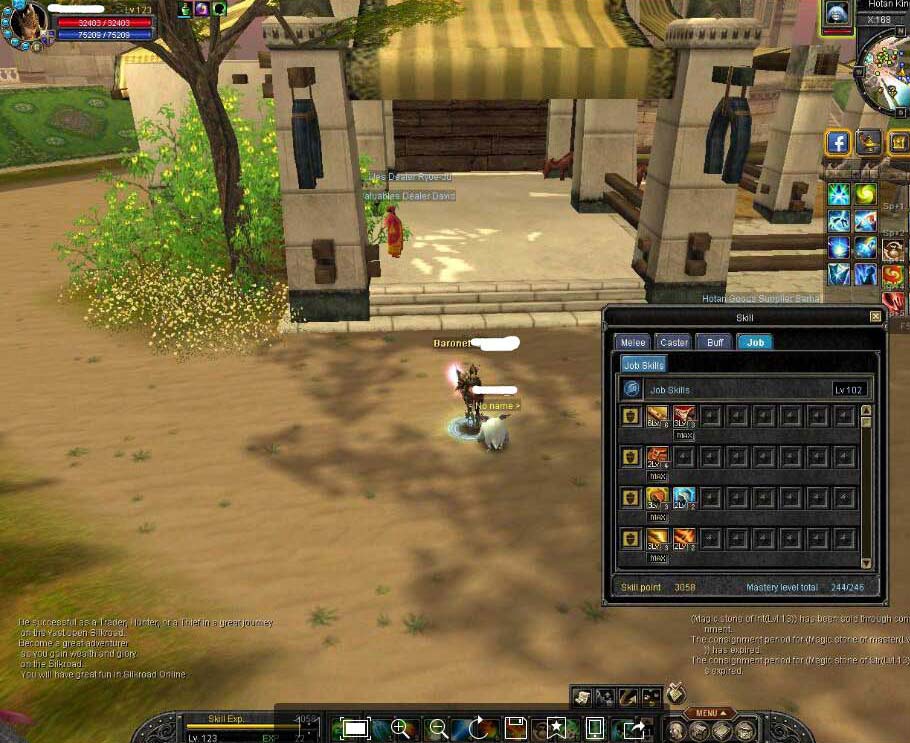Expand the MENU button
This screenshot has height=743, width=910.
(x=708, y=713)
